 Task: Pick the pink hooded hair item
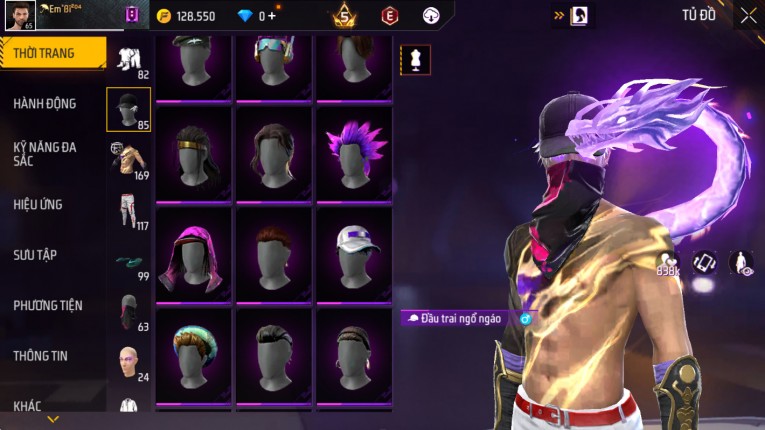(194, 253)
